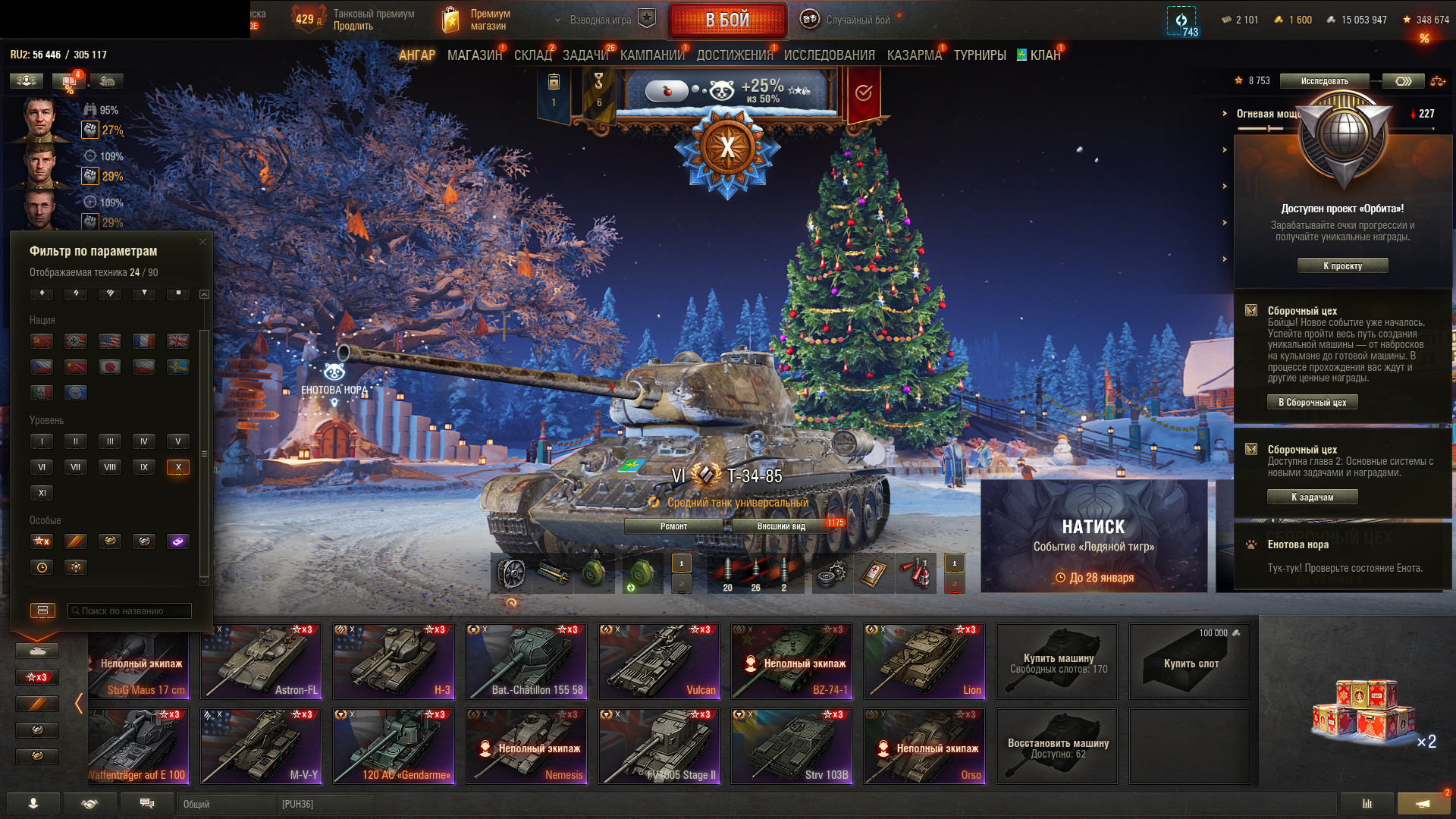Click the К задачам button
The height and width of the screenshot is (819, 1456).
click(1312, 497)
